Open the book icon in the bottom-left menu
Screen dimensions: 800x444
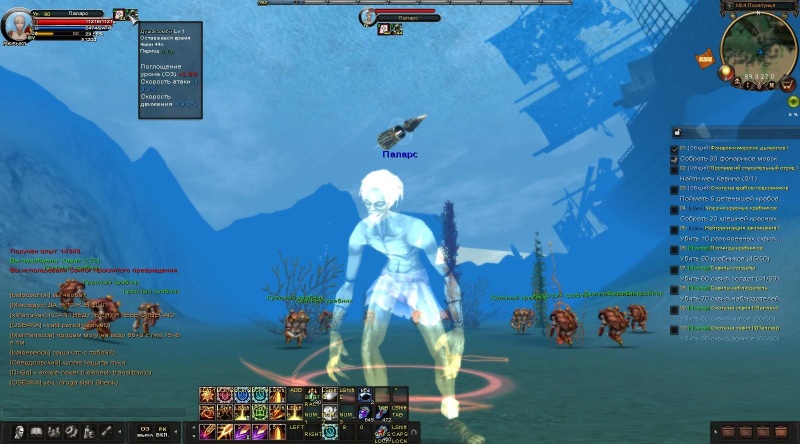coord(36,432)
